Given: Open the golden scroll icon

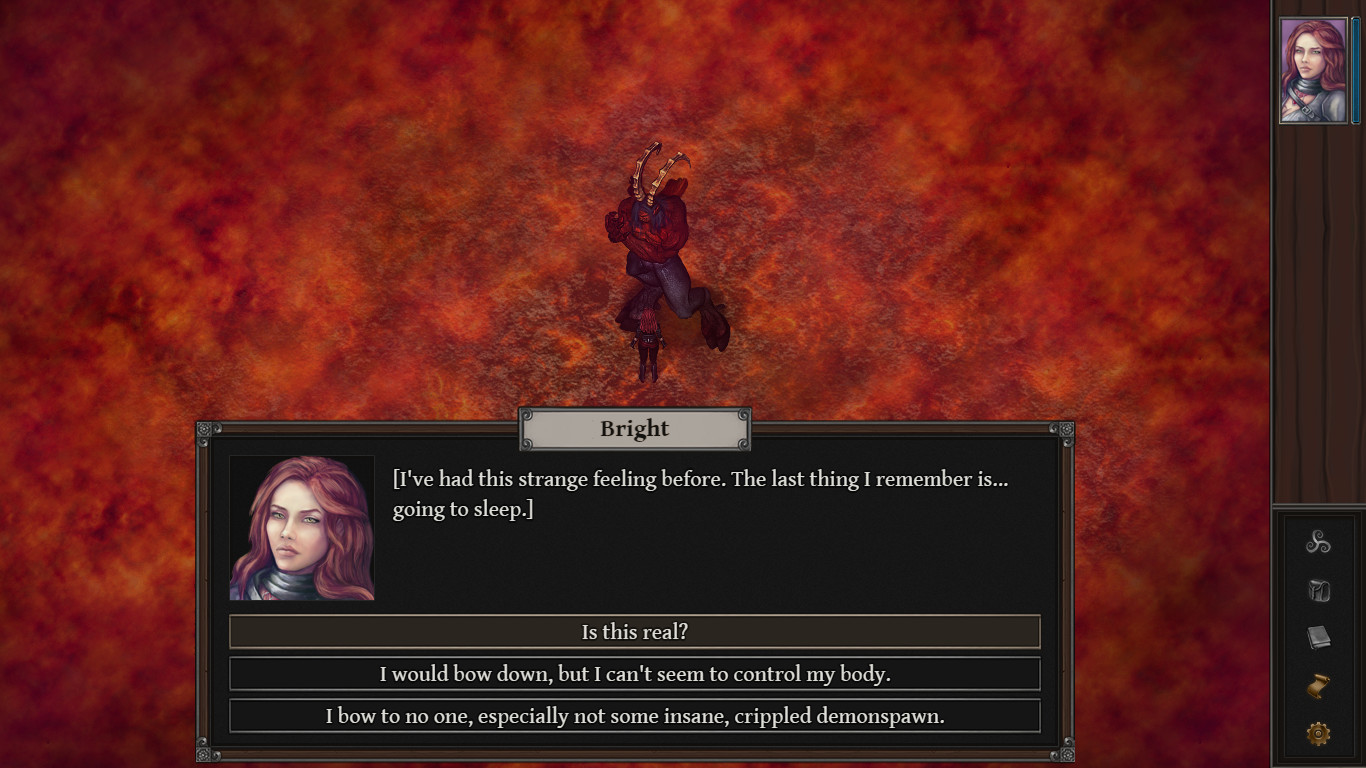Looking at the screenshot, I should tap(1318, 686).
